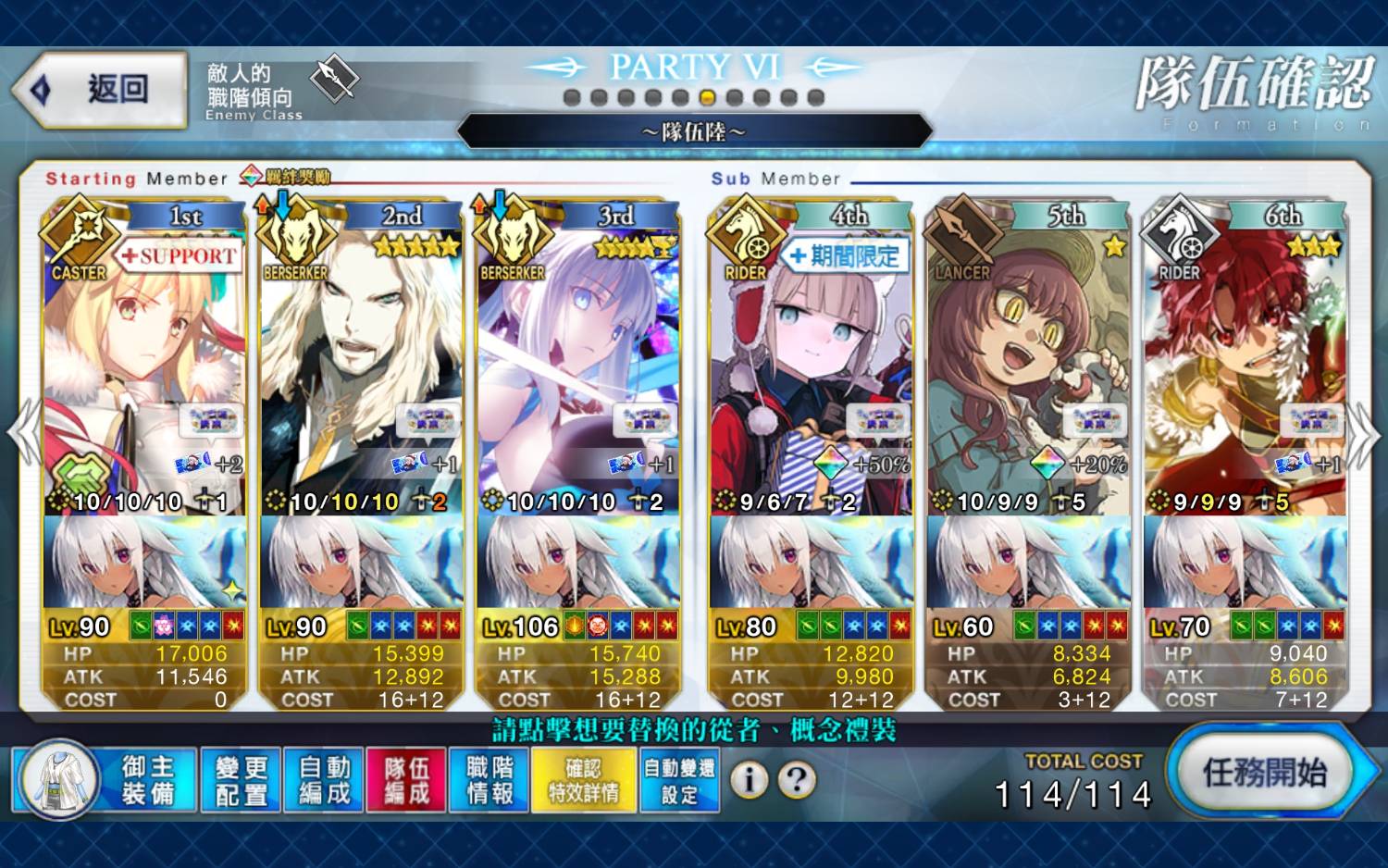This screenshot has width=1388, height=868.
Task: Open the 變更配置 rearrange option
Action: (242, 780)
